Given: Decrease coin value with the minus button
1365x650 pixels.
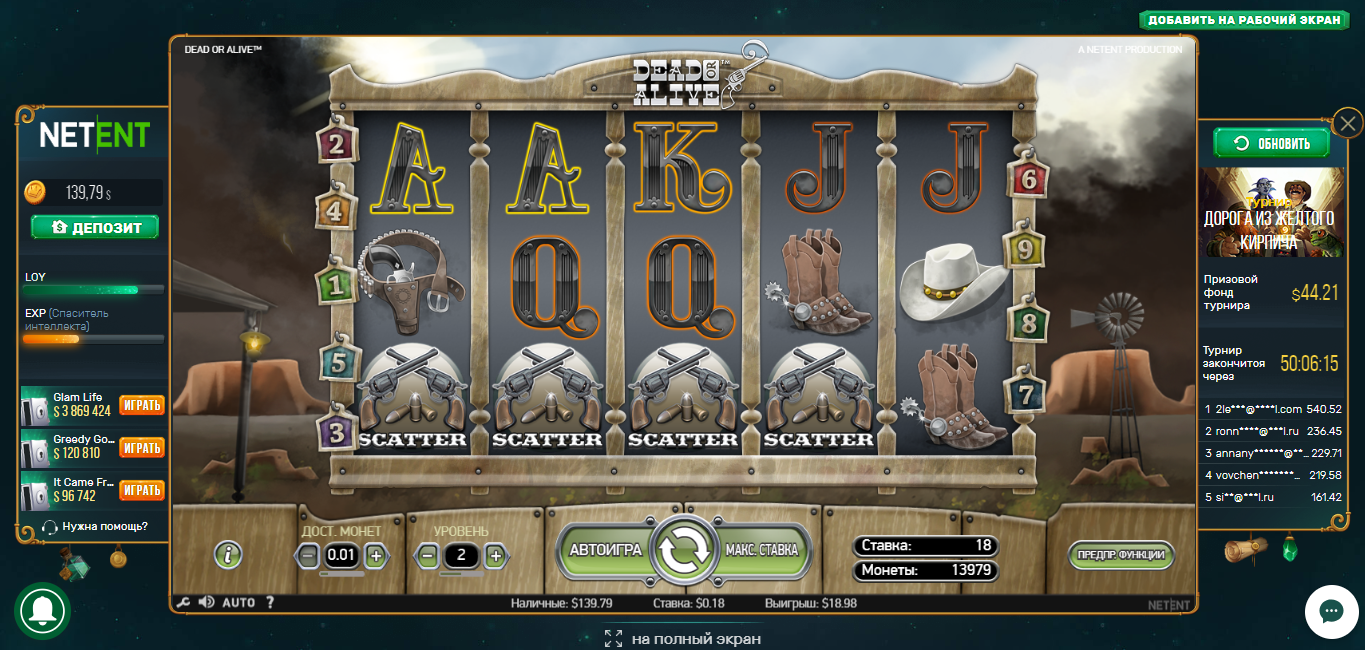Looking at the screenshot, I should [309, 555].
